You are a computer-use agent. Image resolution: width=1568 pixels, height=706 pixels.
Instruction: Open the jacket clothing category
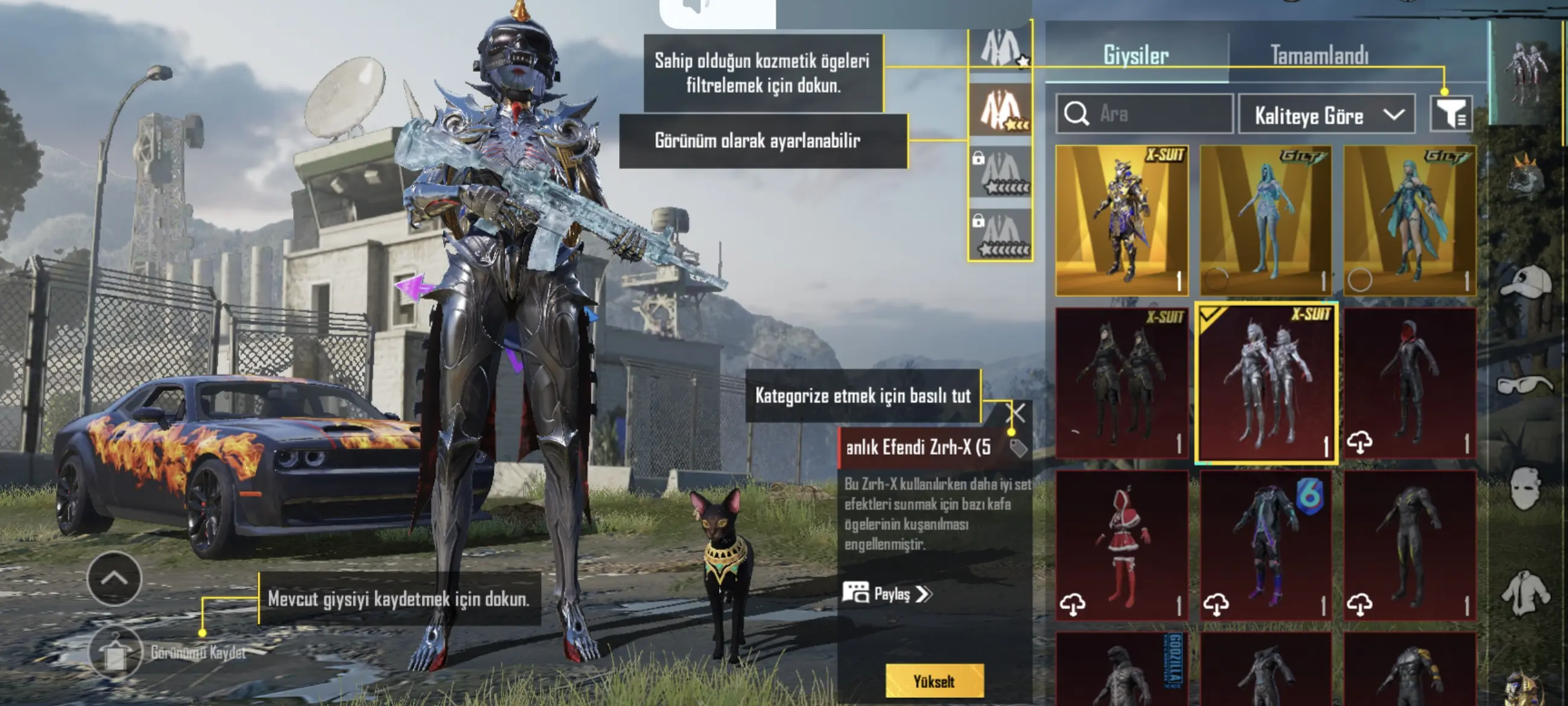coord(1526,592)
